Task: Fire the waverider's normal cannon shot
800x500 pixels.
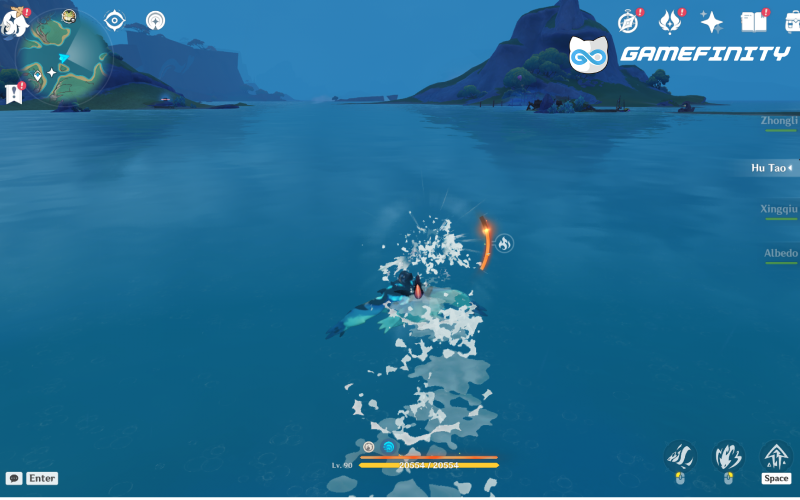Action: (x=680, y=457)
